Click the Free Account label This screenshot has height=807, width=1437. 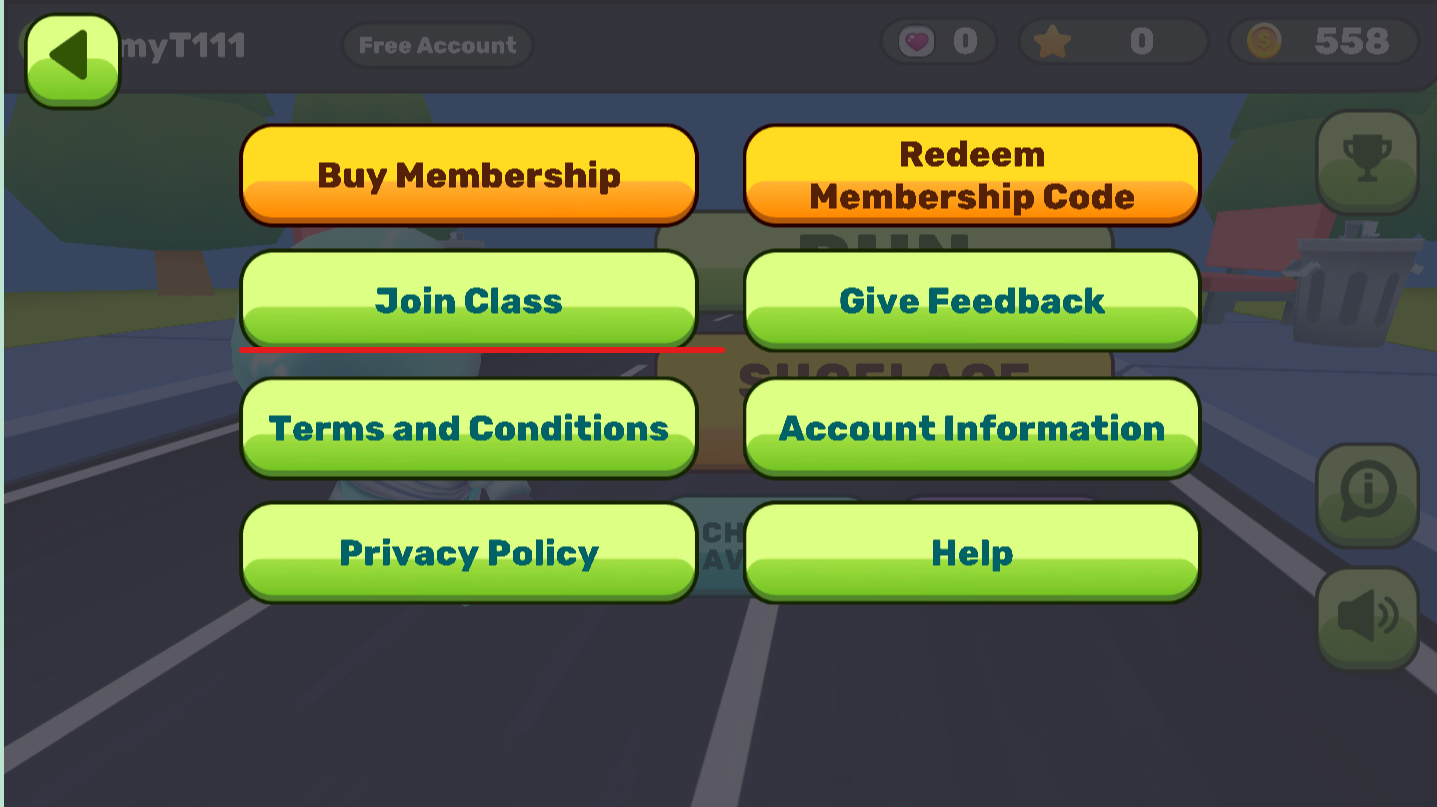(437, 44)
